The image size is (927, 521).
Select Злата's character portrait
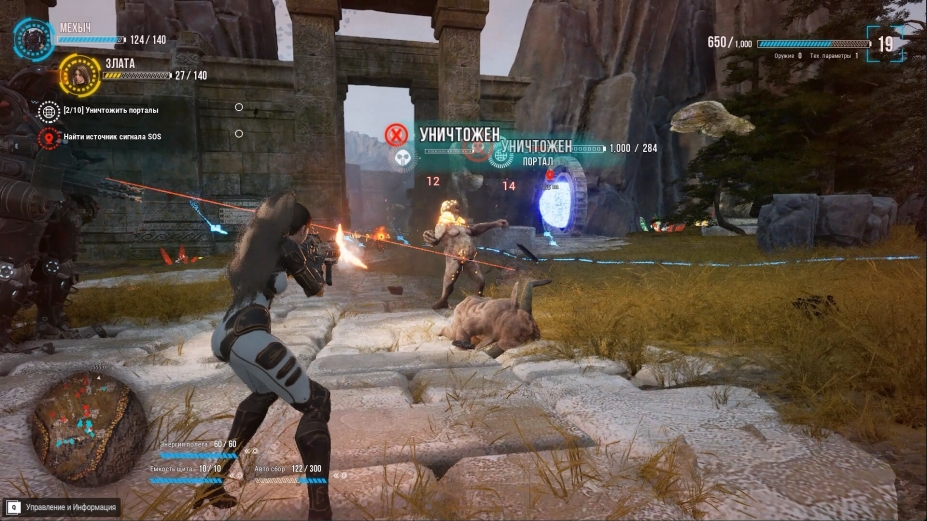click(x=78, y=72)
